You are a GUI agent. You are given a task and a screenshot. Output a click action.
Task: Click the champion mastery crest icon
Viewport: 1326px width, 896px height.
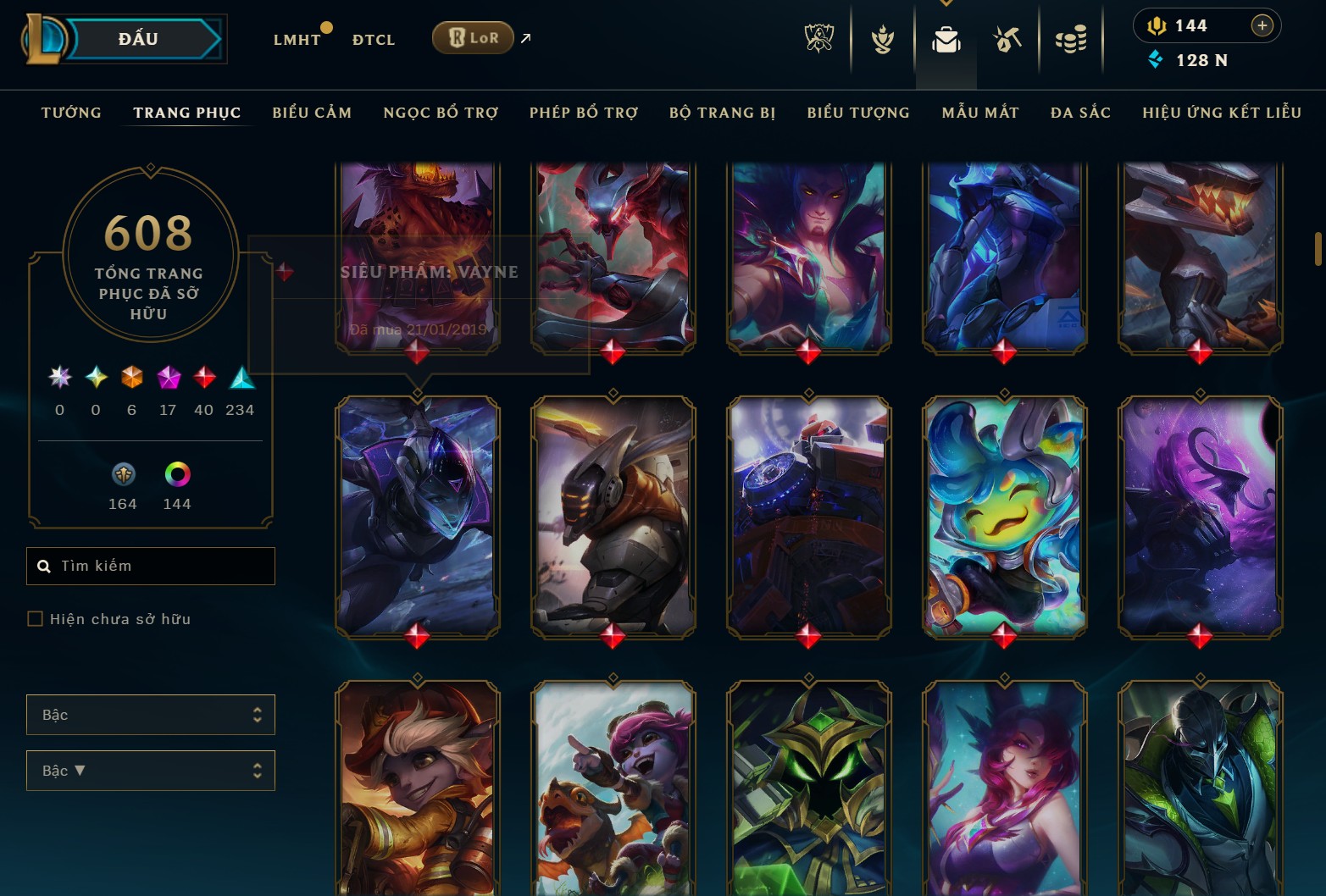pos(122,475)
